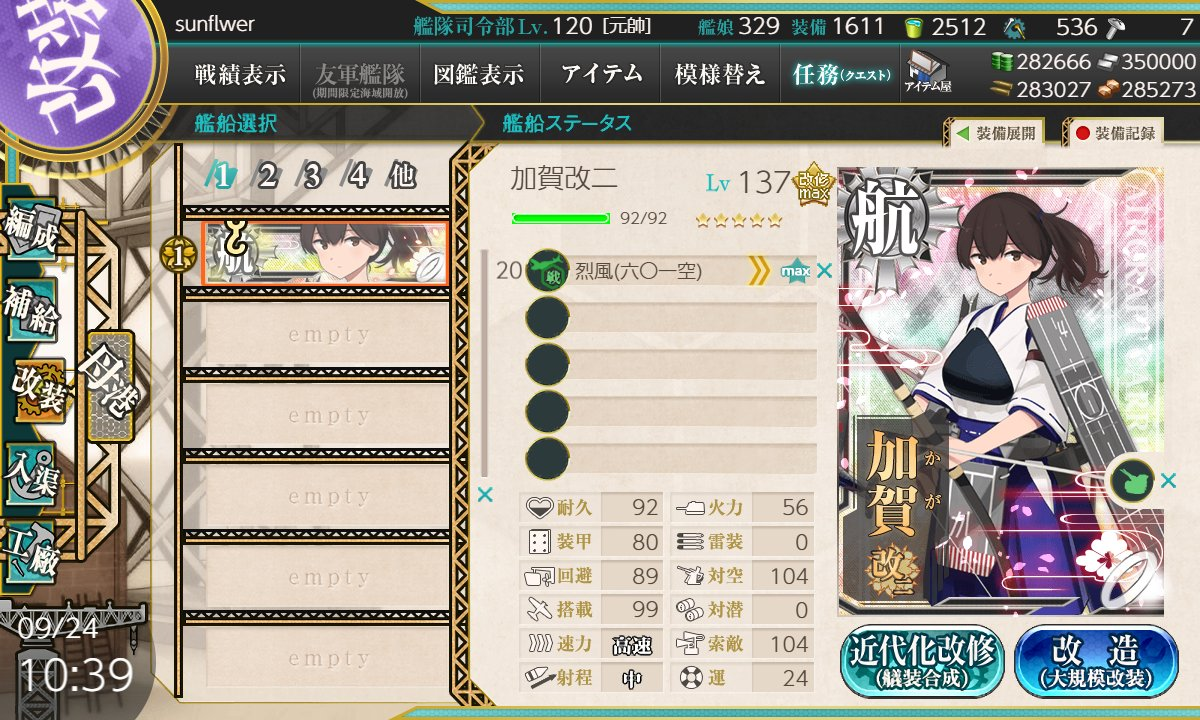Return to 母港 home port
The width and height of the screenshot is (1200, 720).
[108, 385]
